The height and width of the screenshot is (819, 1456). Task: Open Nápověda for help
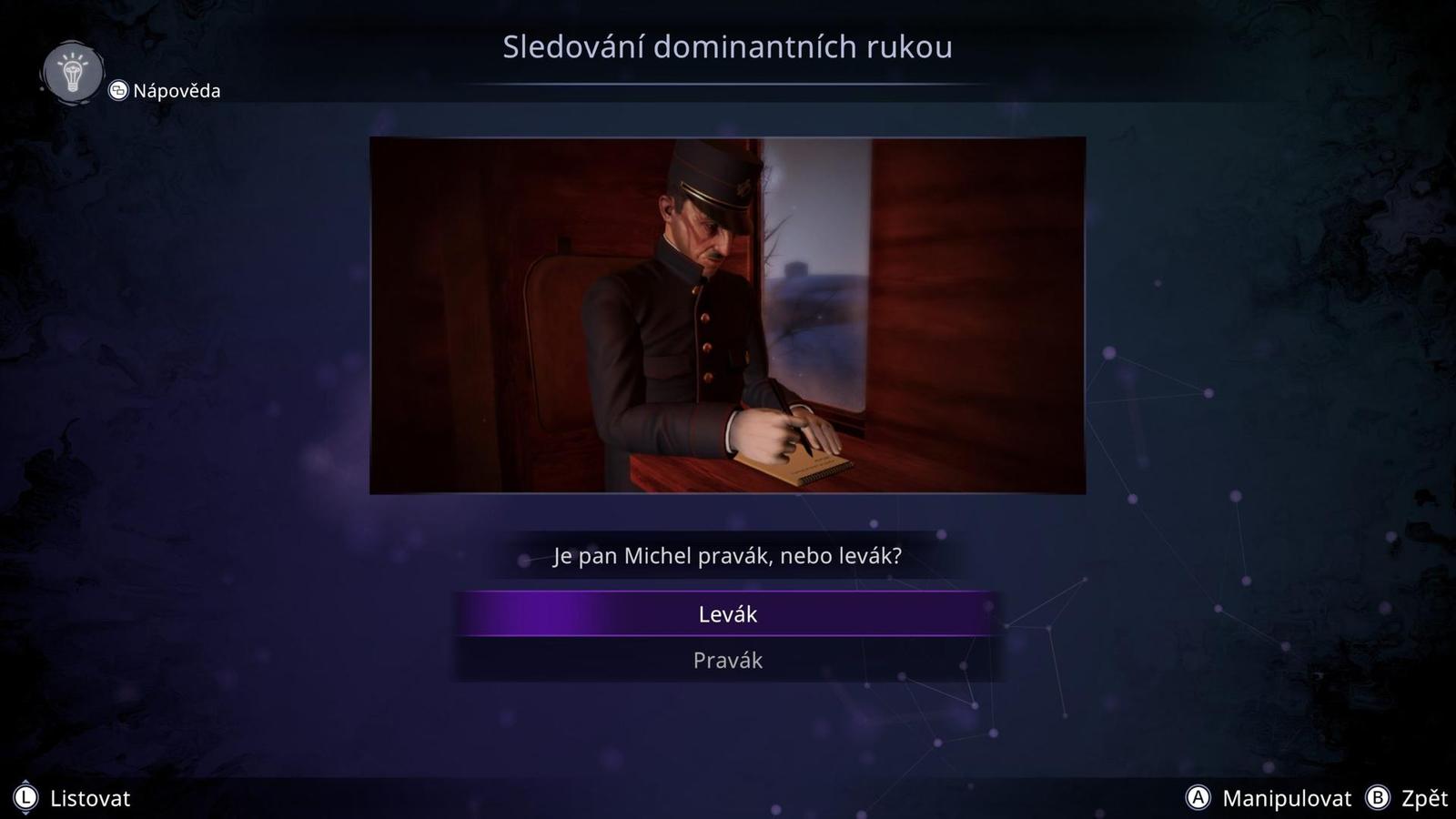(176, 90)
